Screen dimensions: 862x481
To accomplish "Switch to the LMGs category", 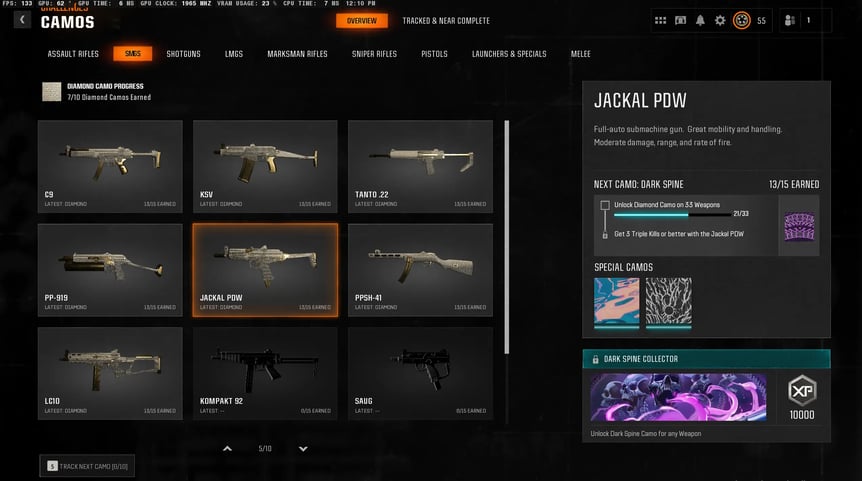I will coord(234,54).
